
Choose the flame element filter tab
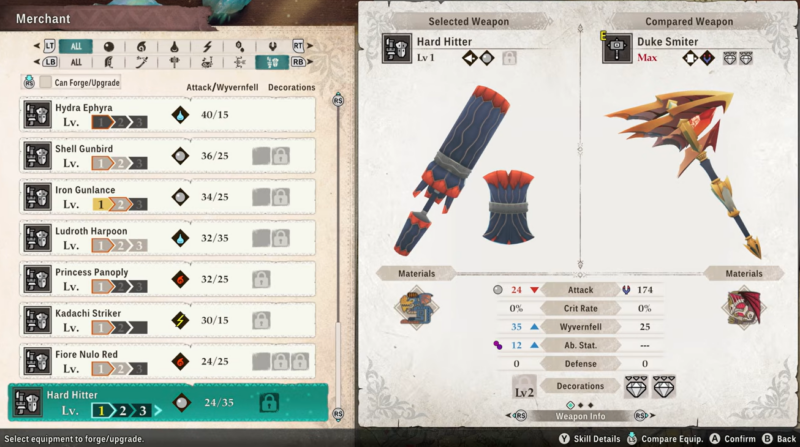coord(175,46)
